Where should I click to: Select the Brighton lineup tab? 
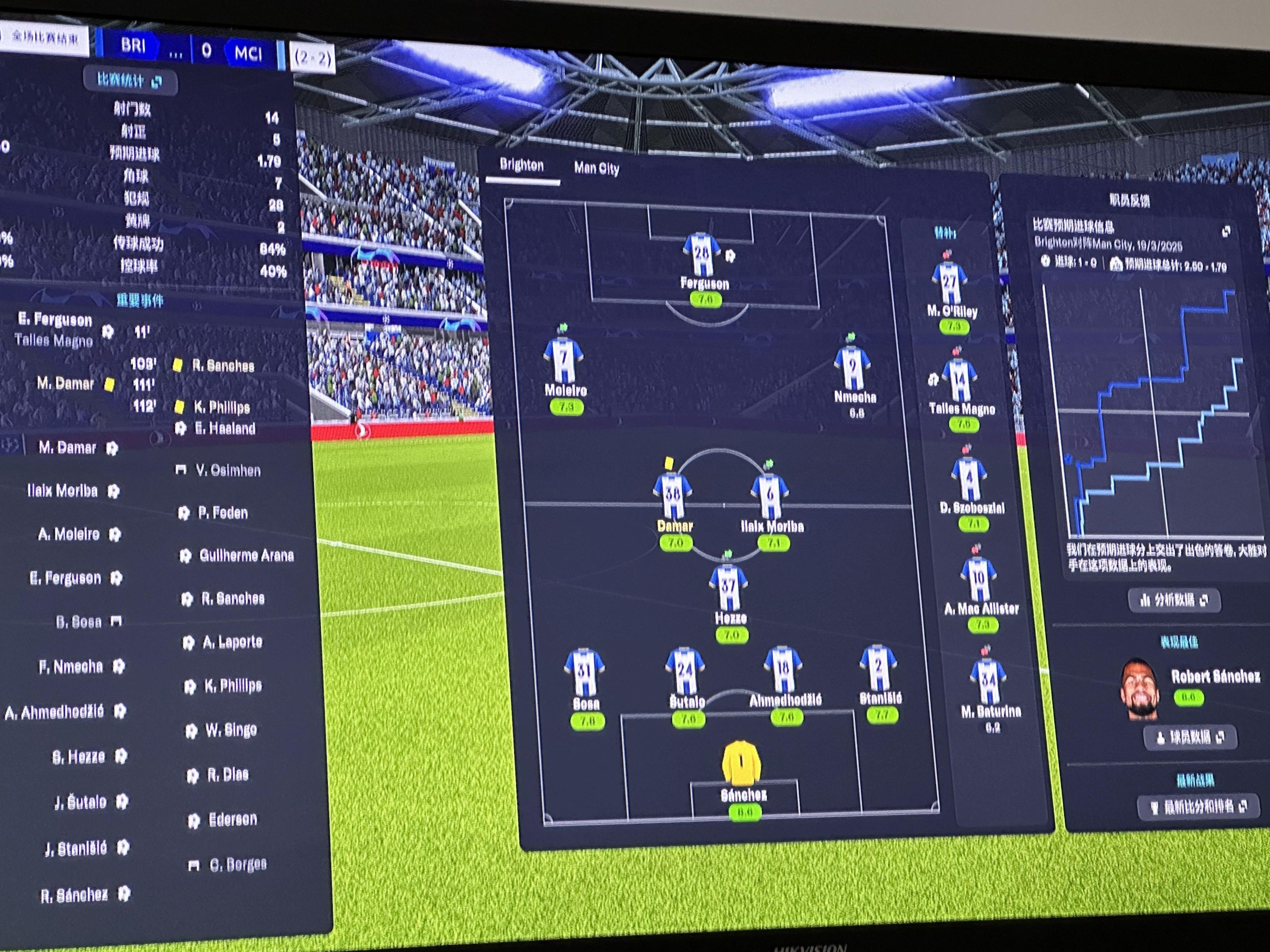coord(521,165)
